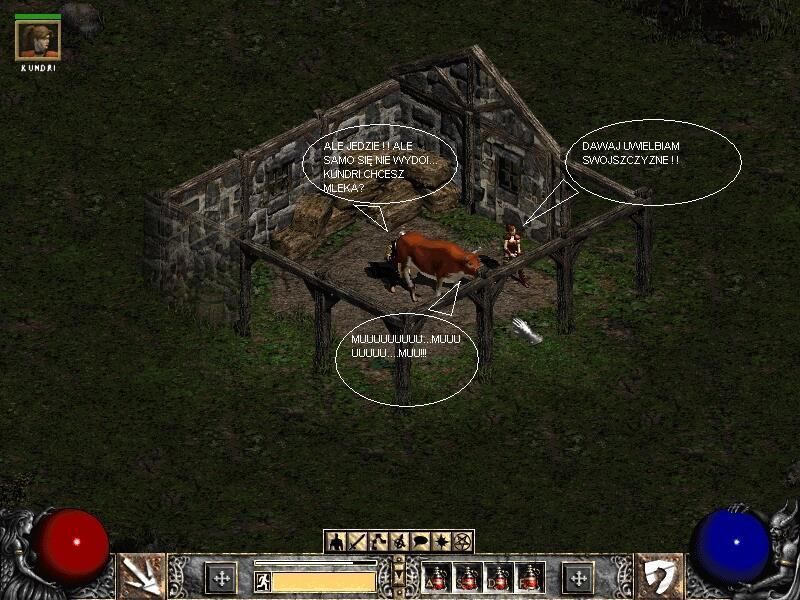This screenshot has height=600, width=800.
Task: Open the message log speech bubble
Action: (420, 542)
